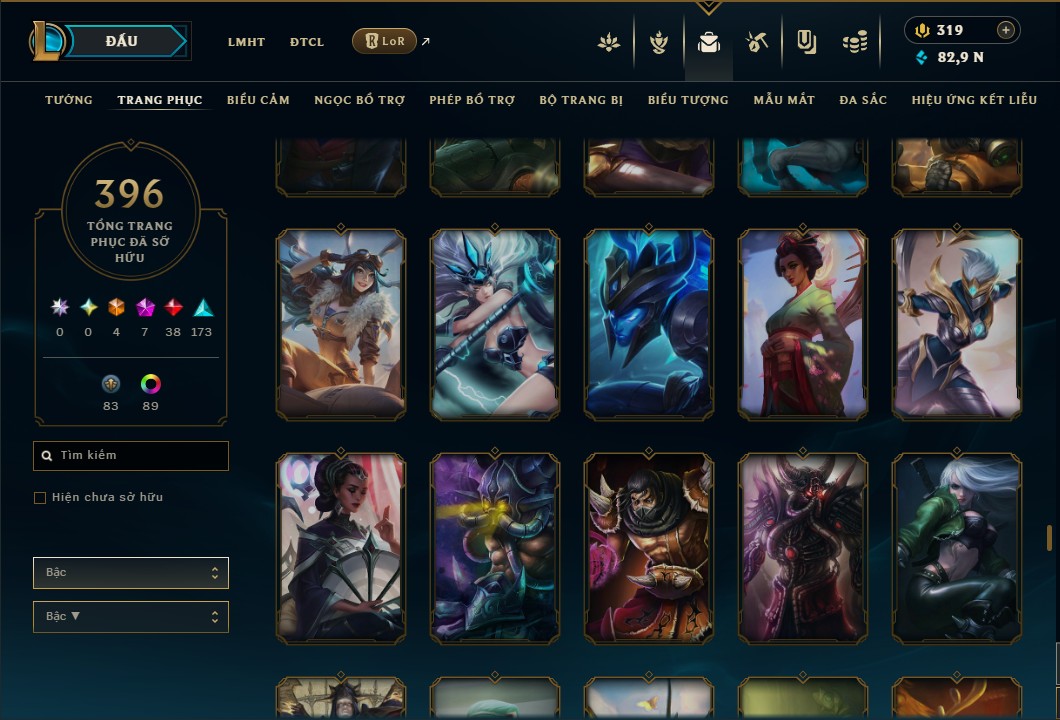
Task: Open the MẪU MẮT tab
Action: tap(784, 100)
